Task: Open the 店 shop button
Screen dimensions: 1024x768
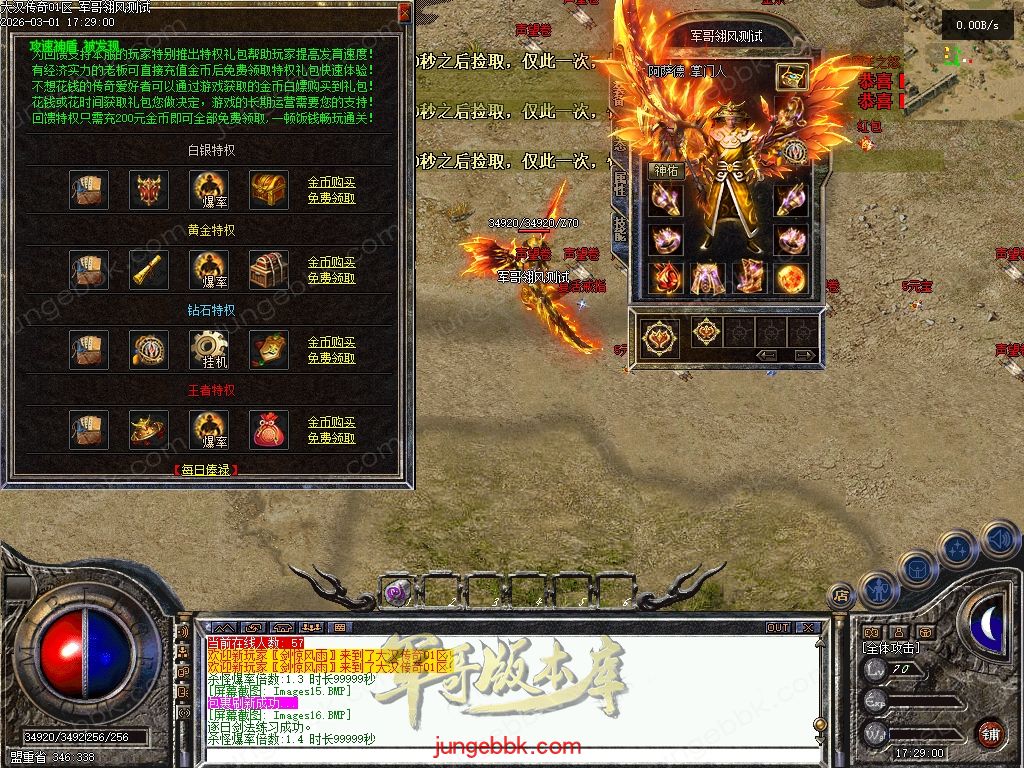Action: (841, 596)
